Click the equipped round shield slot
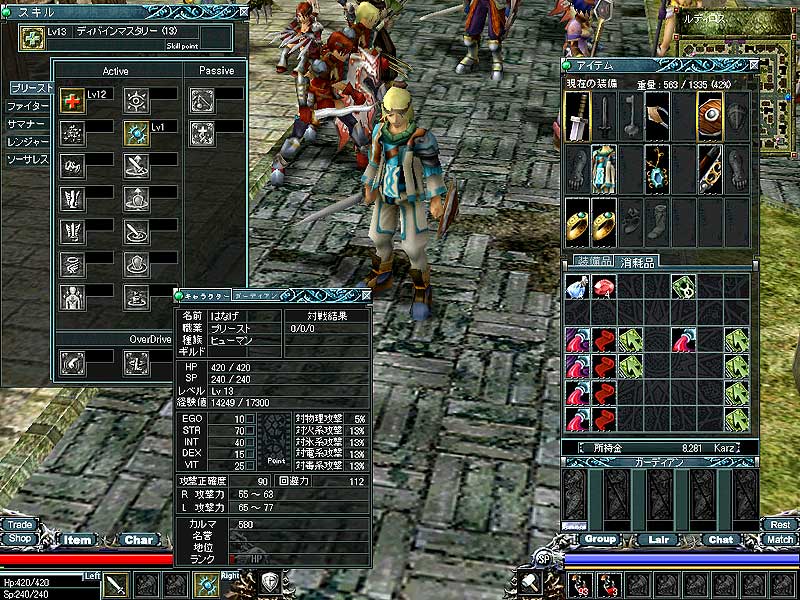The width and height of the screenshot is (800, 600). pyautogui.click(x=709, y=115)
